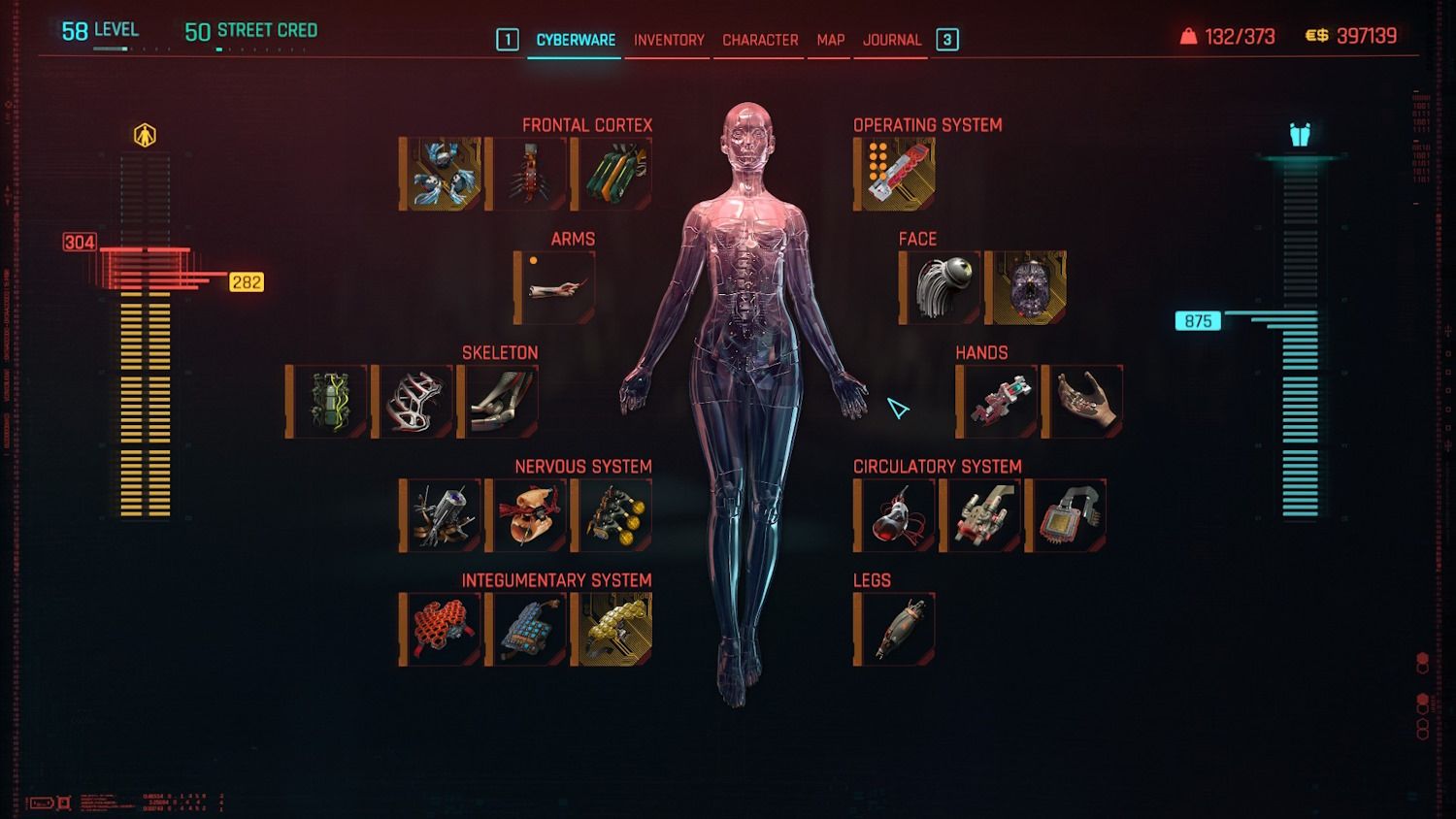Select the open palm Hands implant
1456x819 pixels.
[1083, 402]
